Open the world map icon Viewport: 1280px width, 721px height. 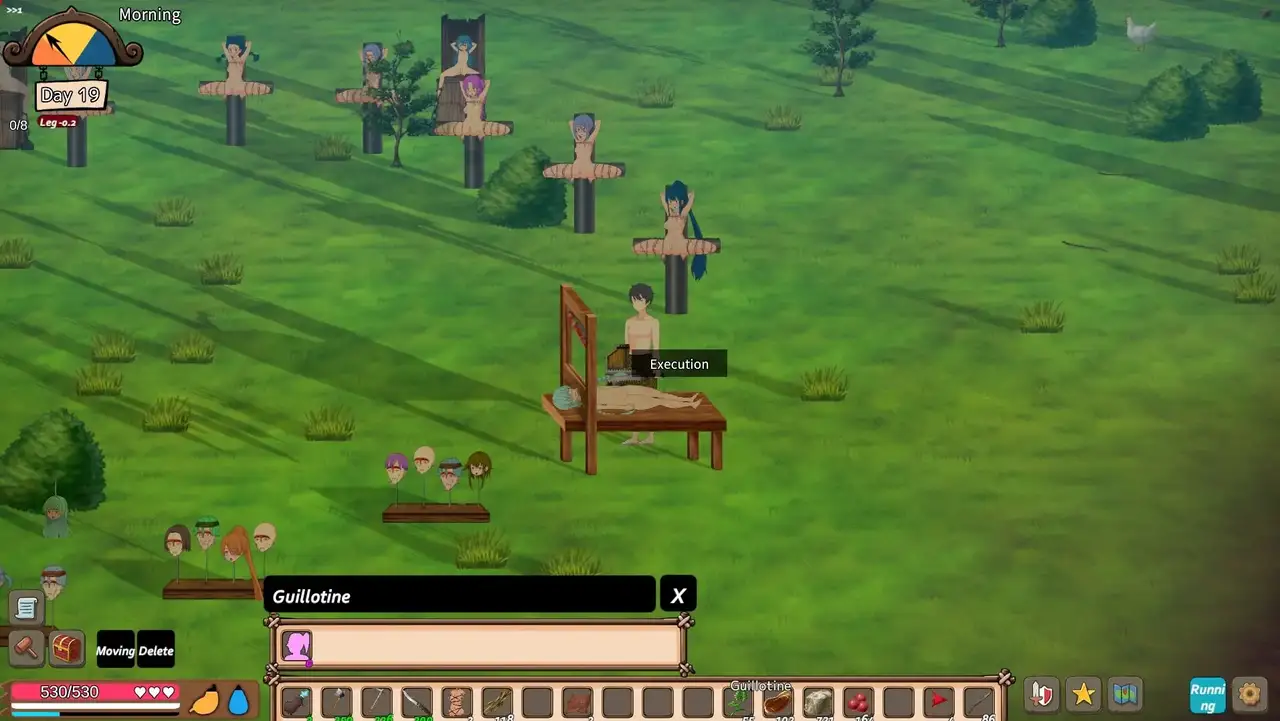pyautogui.click(x=1126, y=694)
